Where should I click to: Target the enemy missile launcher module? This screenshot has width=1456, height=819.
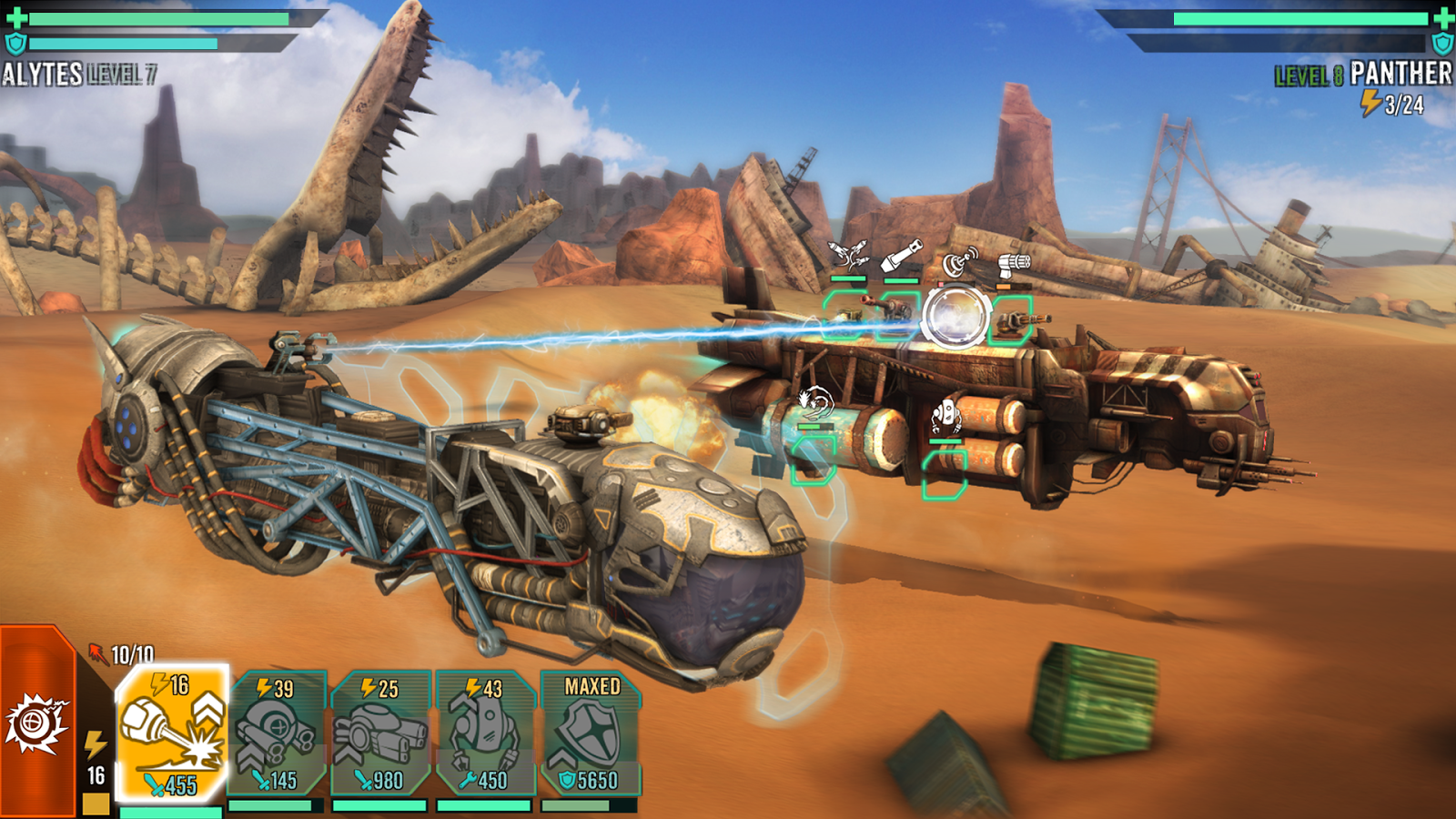(x=847, y=313)
